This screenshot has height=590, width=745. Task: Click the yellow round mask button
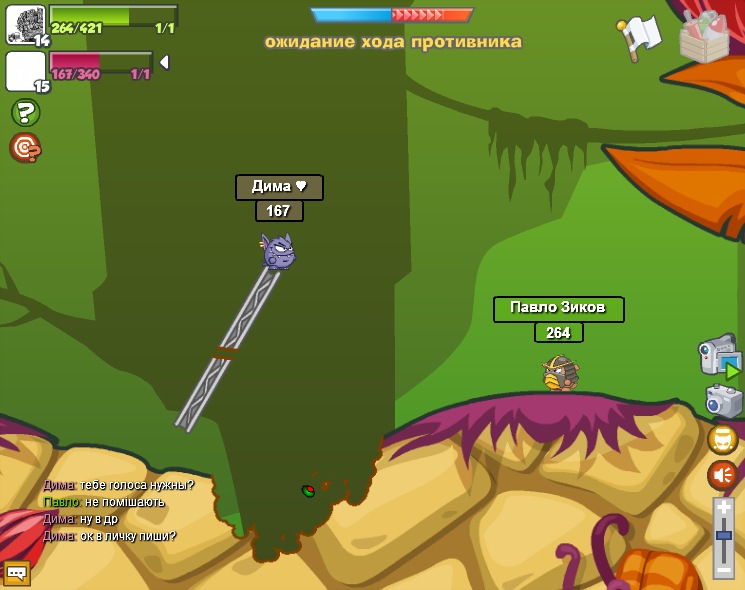[722, 439]
